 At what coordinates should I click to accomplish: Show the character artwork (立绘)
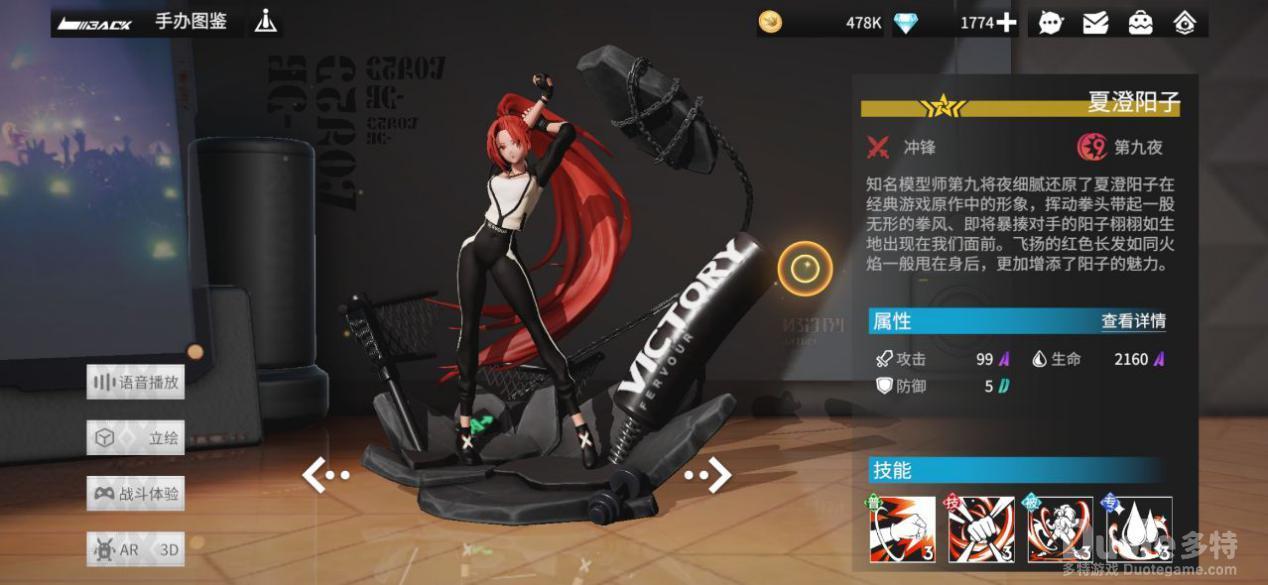(x=136, y=438)
